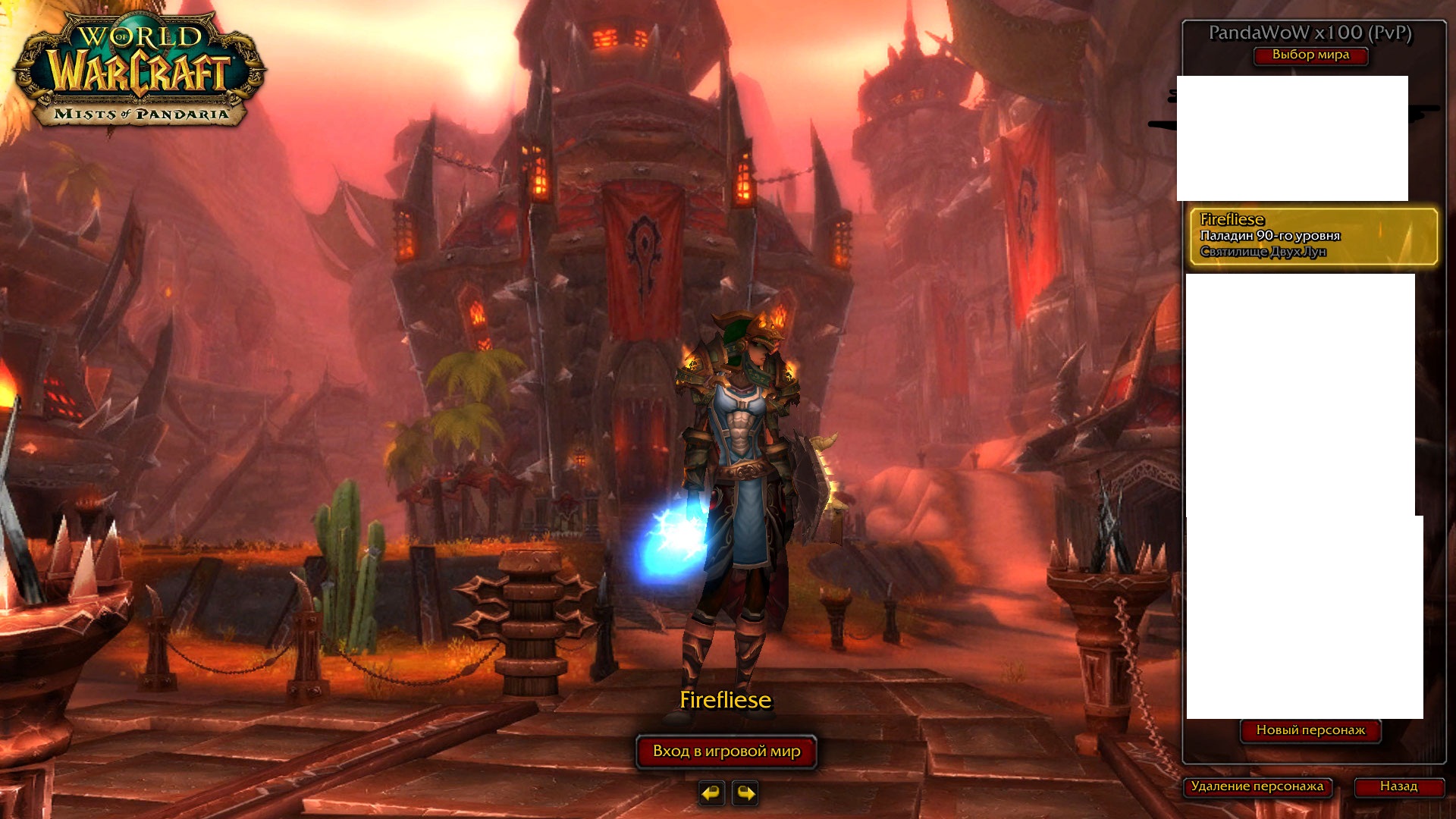Create a new character (Новый персонаж)

pos(1310,730)
